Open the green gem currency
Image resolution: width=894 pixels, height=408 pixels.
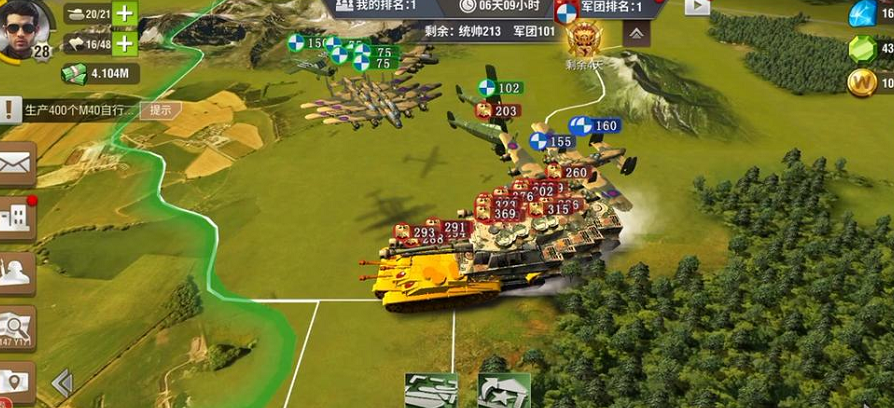click(x=861, y=48)
